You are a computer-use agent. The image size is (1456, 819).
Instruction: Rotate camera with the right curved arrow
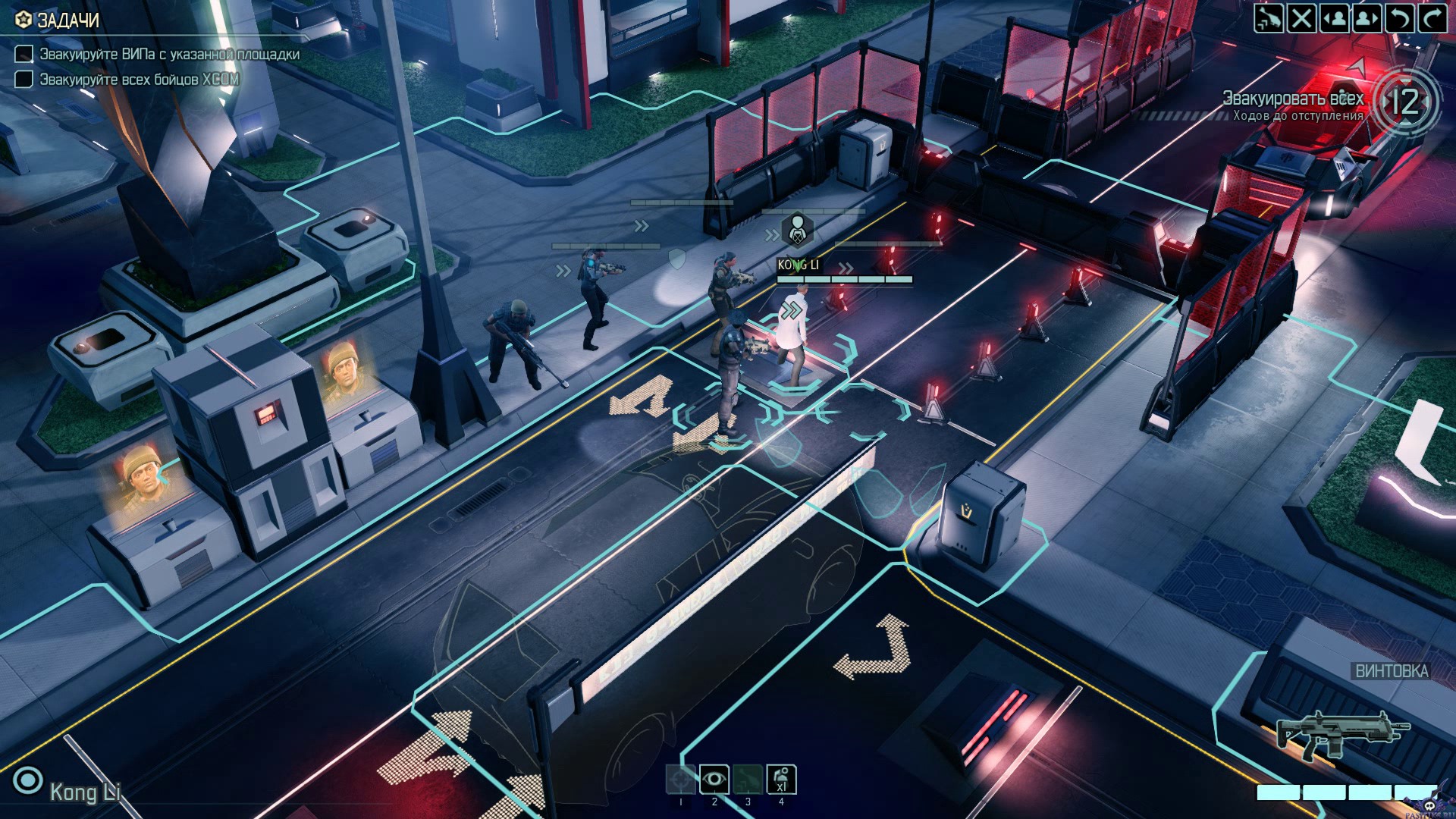tap(1432, 18)
